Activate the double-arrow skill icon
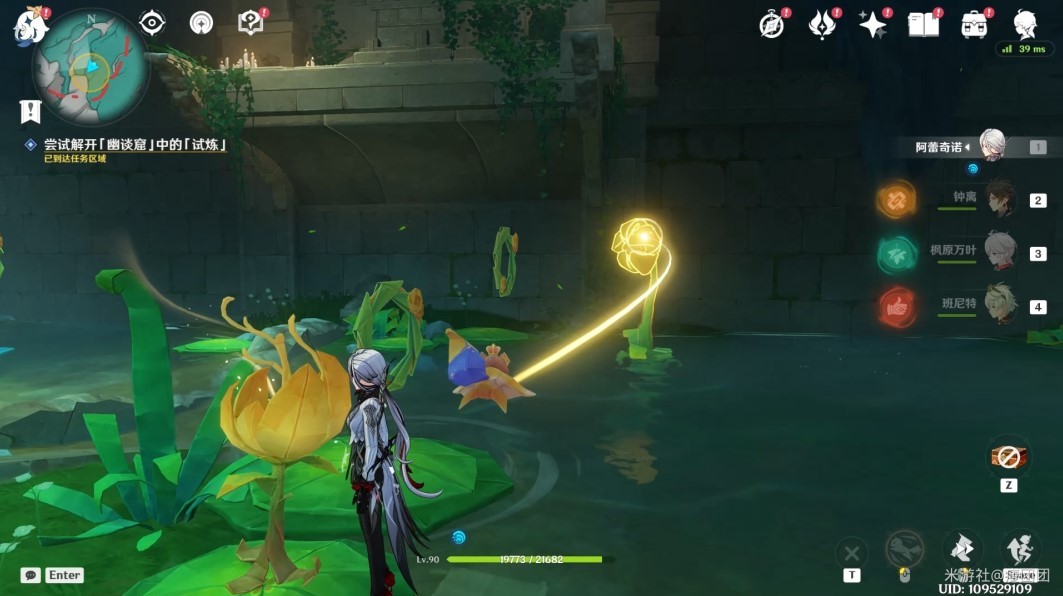Viewport: 1063px width, 596px height. coord(961,548)
